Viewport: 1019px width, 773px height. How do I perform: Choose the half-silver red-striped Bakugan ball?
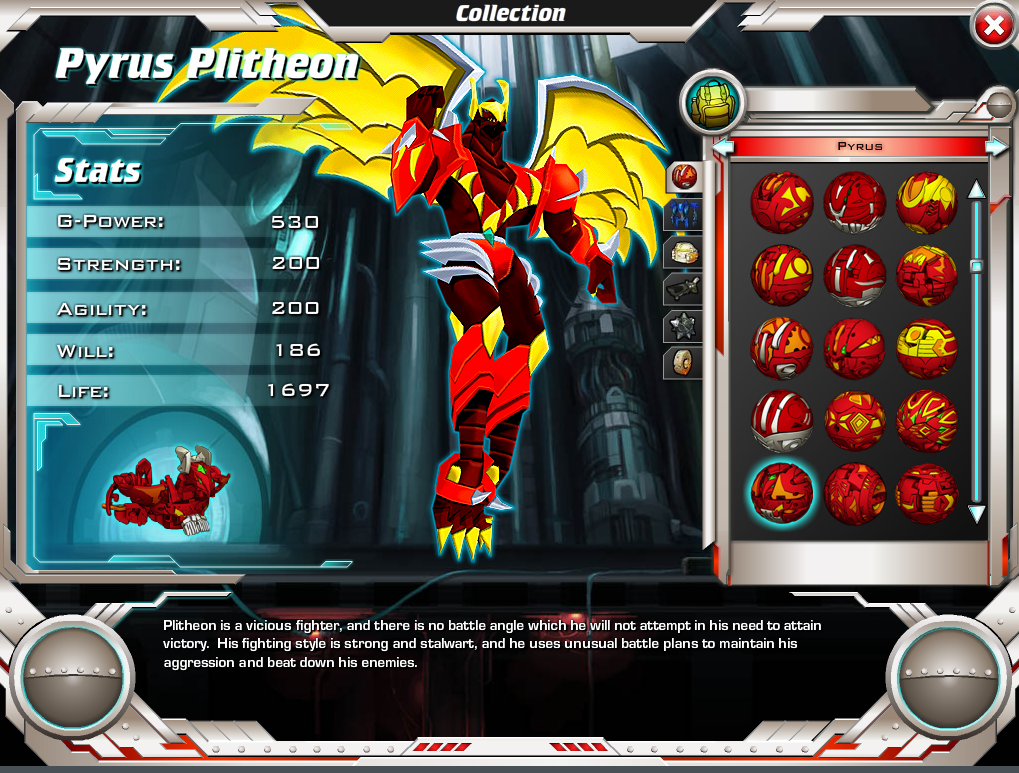coord(782,420)
